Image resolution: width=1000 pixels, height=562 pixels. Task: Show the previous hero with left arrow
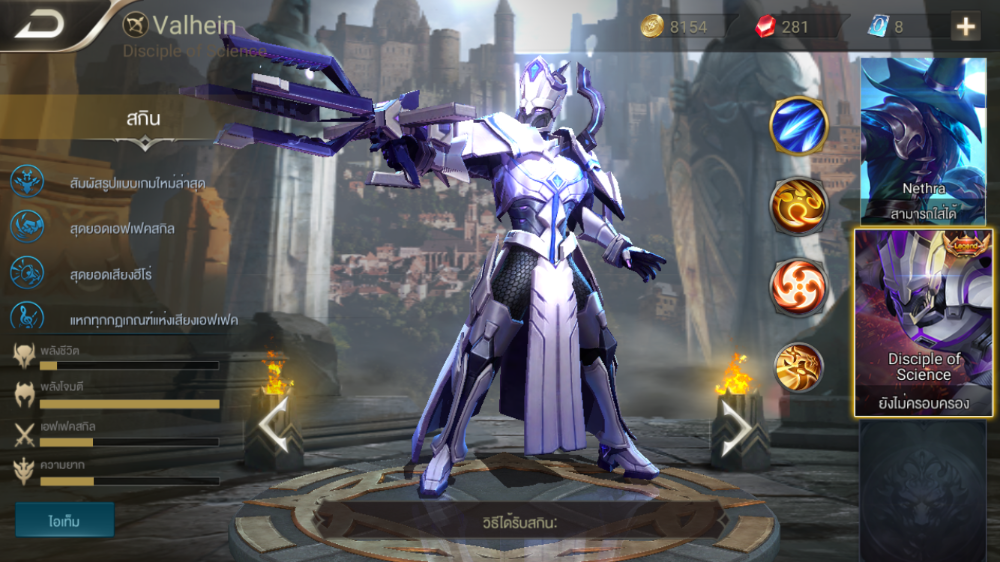click(x=273, y=427)
